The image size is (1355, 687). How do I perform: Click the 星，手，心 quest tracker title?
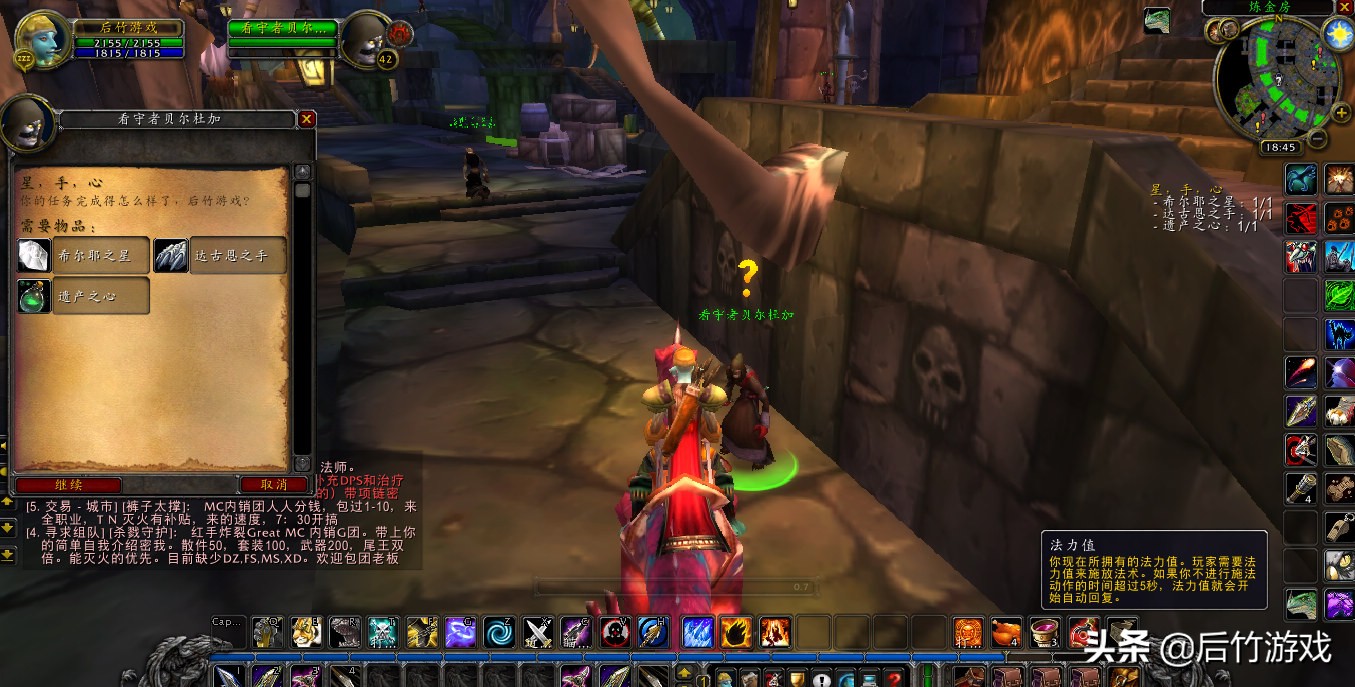click(x=1187, y=189)
